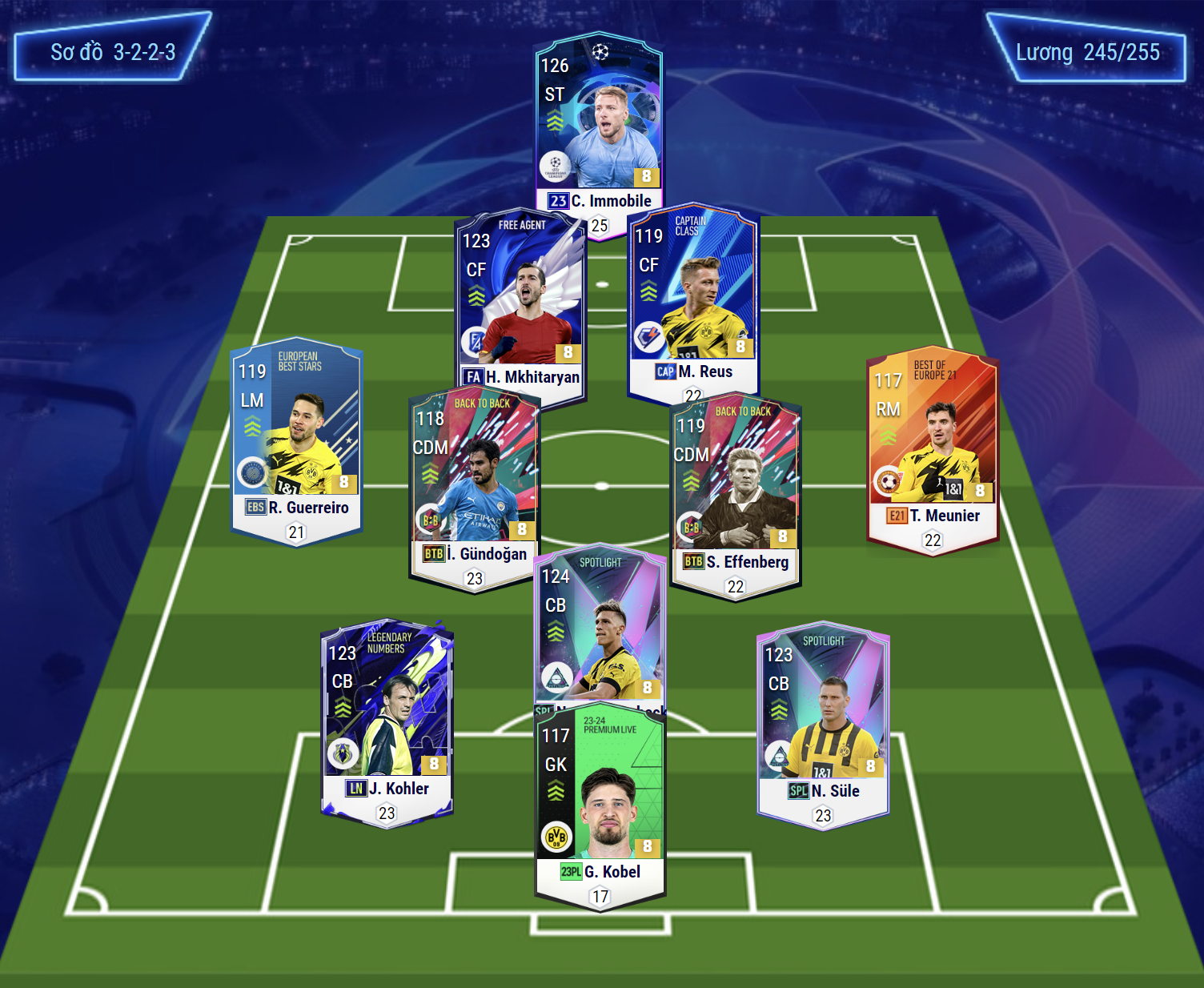1204x988 pixels.
Task: Select the C. Immobile striker card
Action: tap(599, 128)
